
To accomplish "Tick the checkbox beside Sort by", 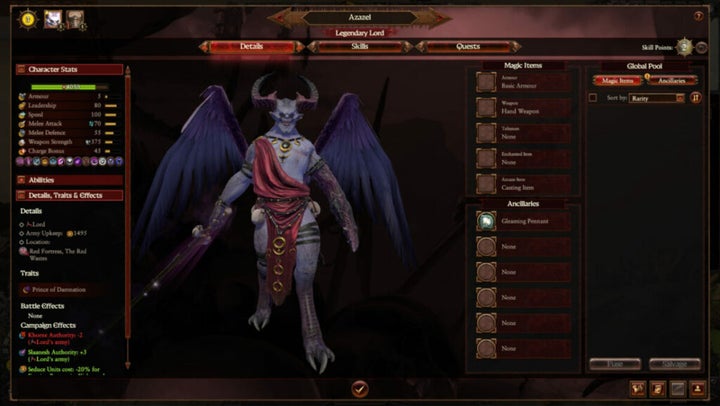I will pyautogui.click(x=593, y=98).
